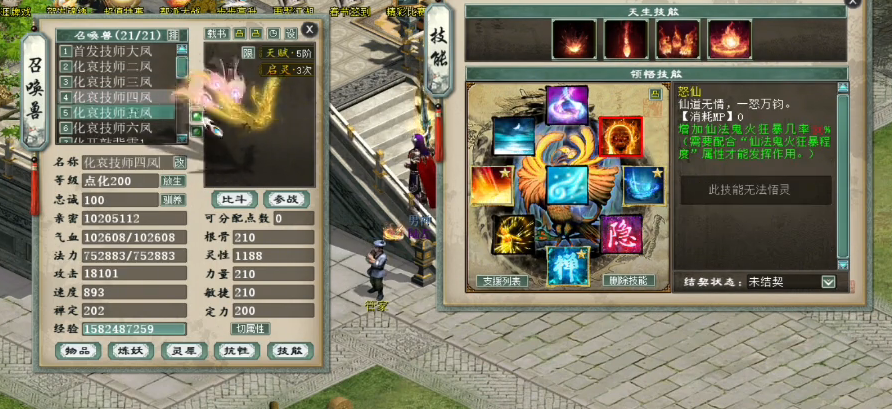Open the 结契状态 dropdown
892x409 pixels.
point(828,282)
